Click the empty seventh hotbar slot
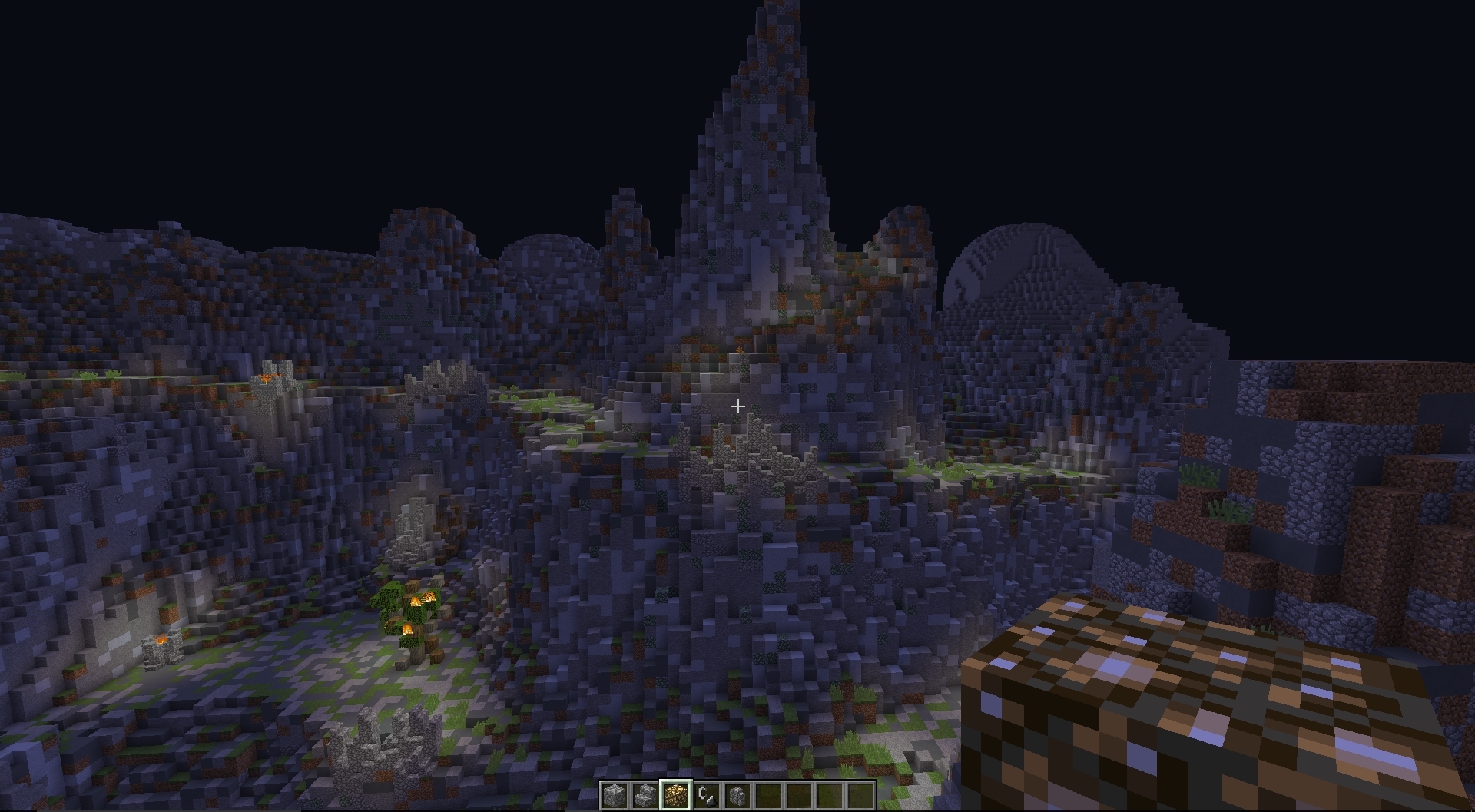The height and width of the screenshot is (812, 1475). tap(799, 795)
